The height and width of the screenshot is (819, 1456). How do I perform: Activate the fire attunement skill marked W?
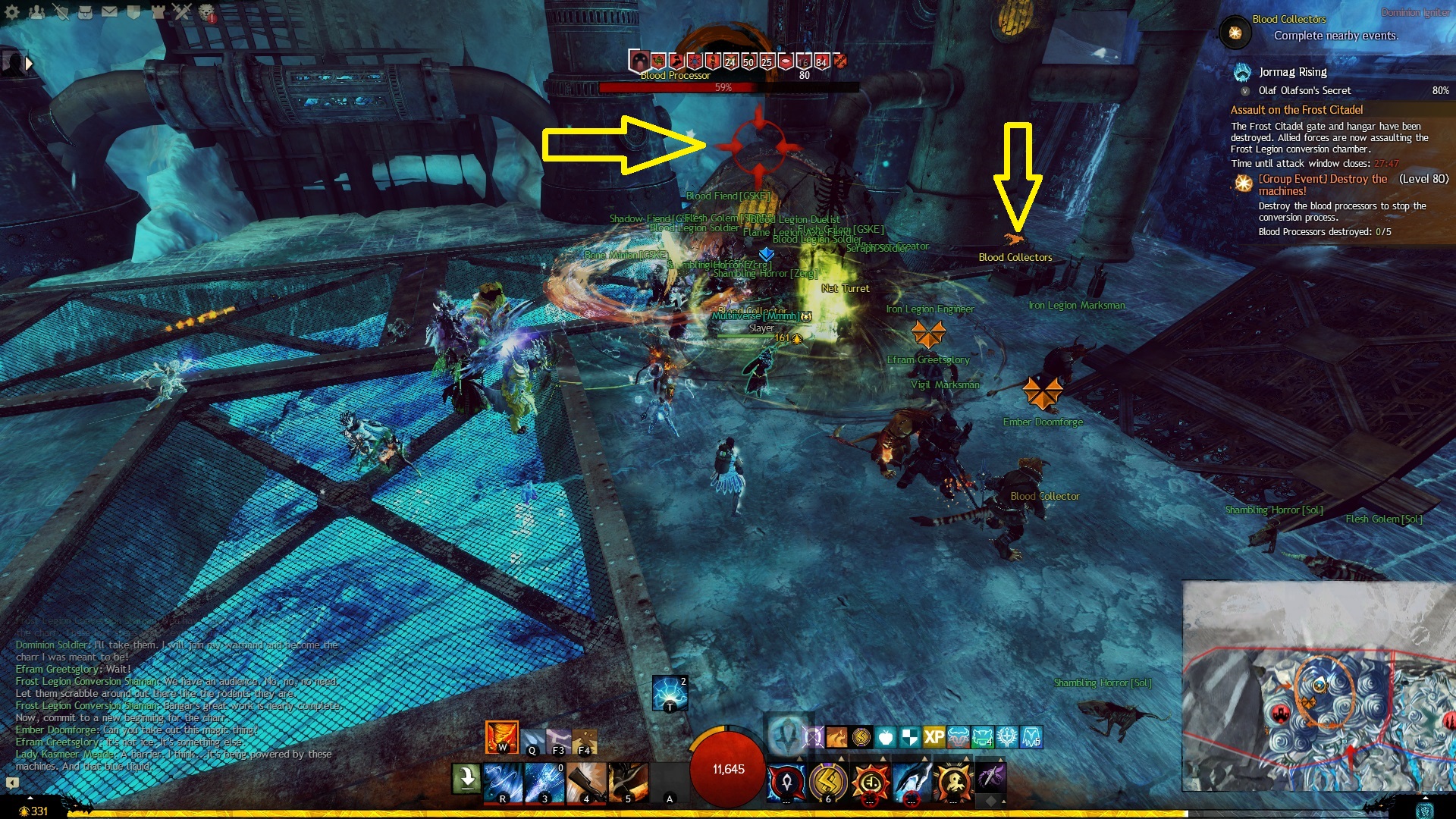(x=501, y=736)
